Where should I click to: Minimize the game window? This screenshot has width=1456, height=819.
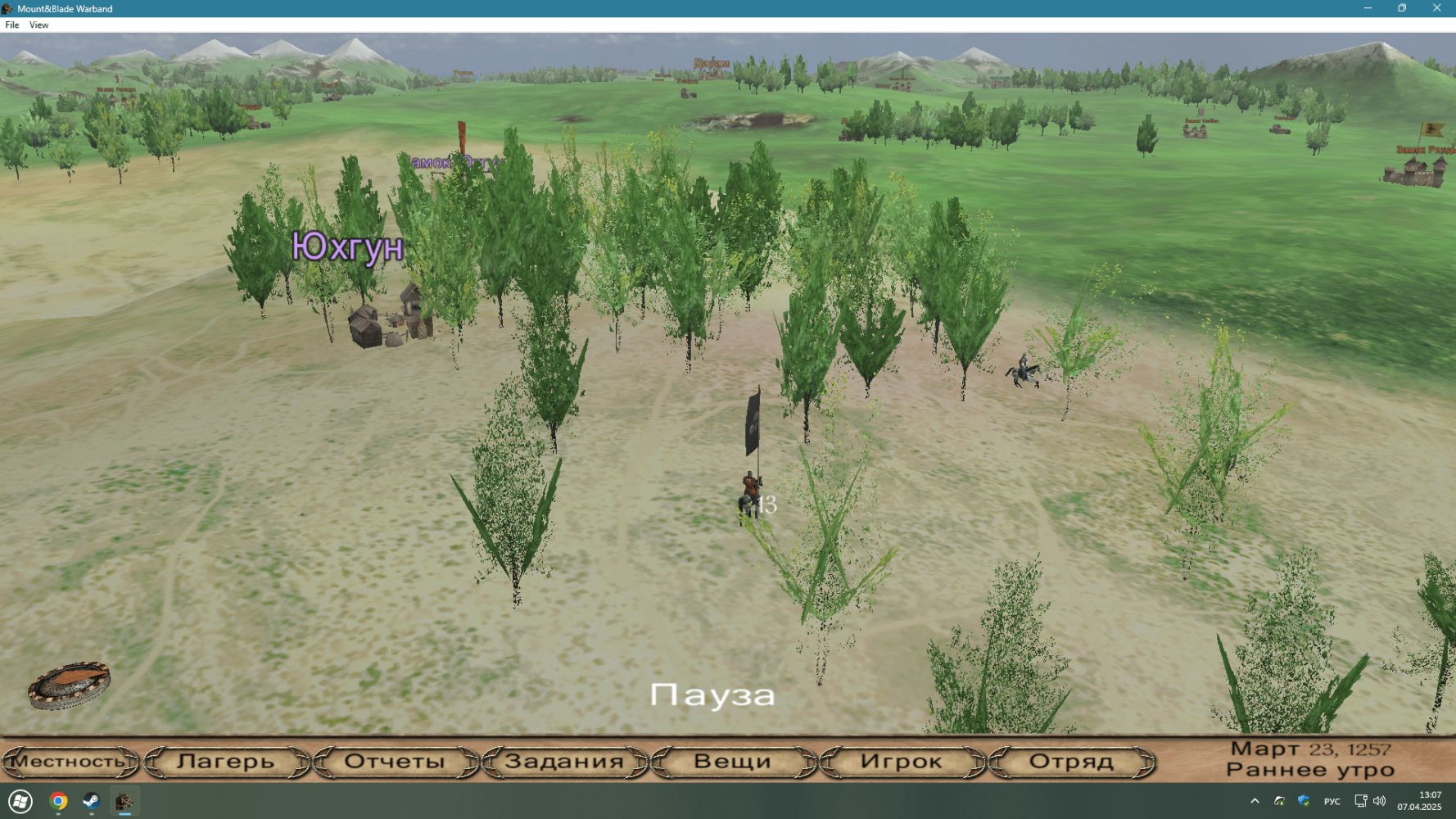click(1368, 8)
